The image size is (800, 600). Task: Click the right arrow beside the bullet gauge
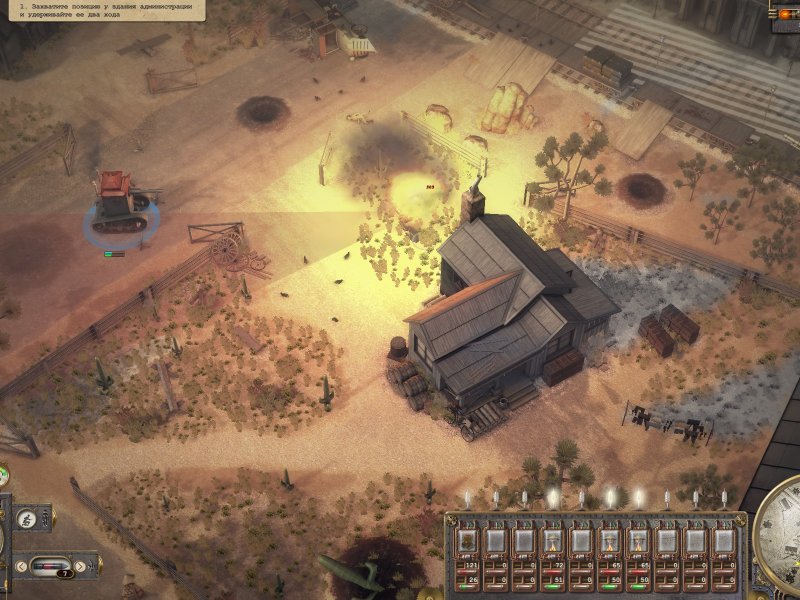pos(79,567)
